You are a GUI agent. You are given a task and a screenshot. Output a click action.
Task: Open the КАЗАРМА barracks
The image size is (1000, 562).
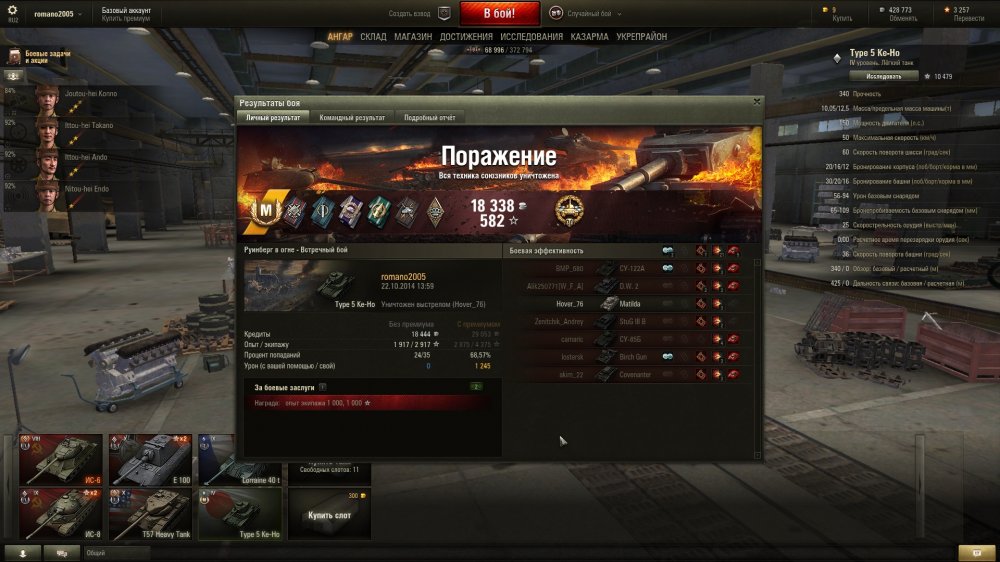(589, 37)
